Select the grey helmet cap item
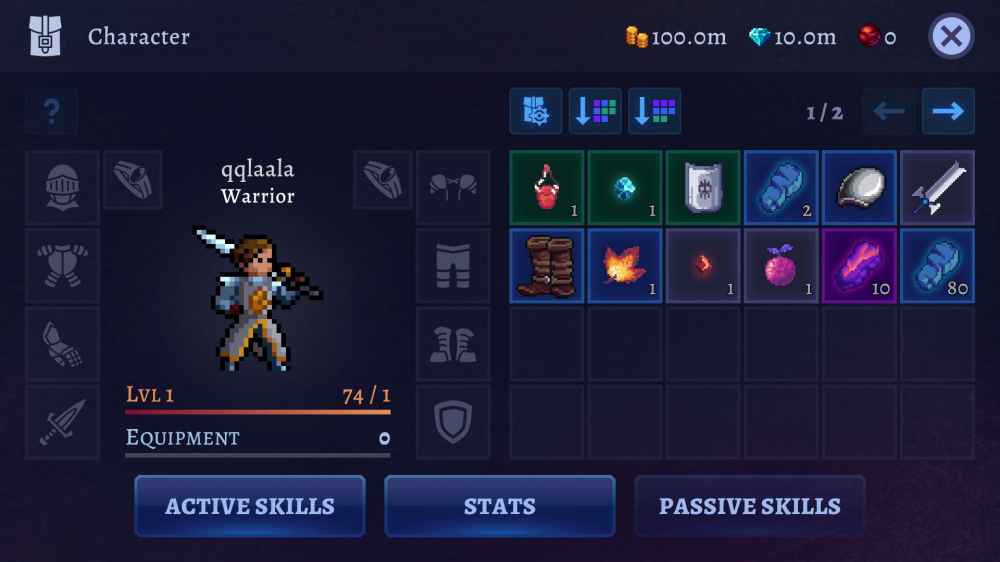Image resolution: width=1000 pixels, height=562 pixels. click(859, 187)
